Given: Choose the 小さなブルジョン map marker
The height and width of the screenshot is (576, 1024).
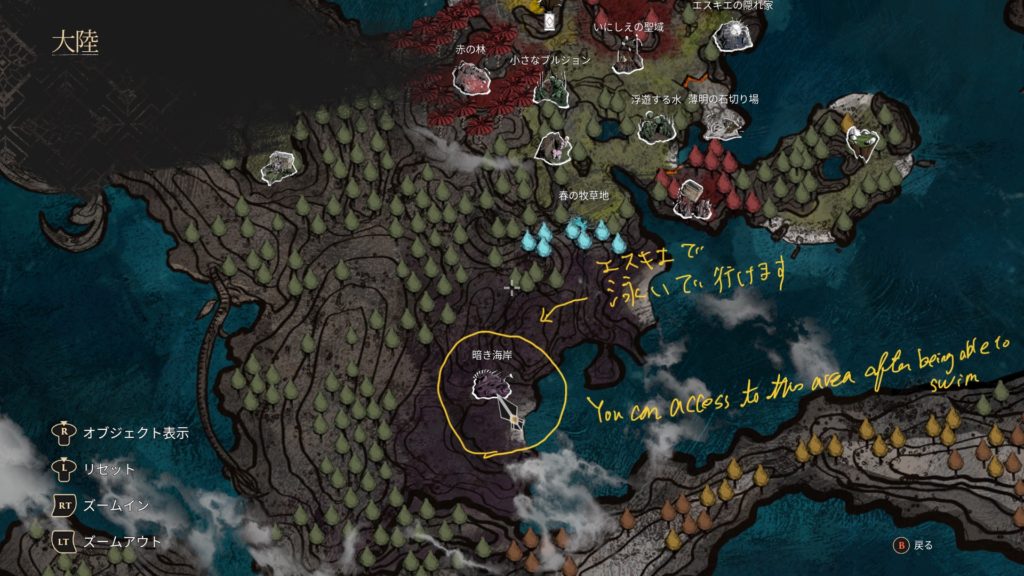Looking at the screenshot, I should click(x=550, y=88).
